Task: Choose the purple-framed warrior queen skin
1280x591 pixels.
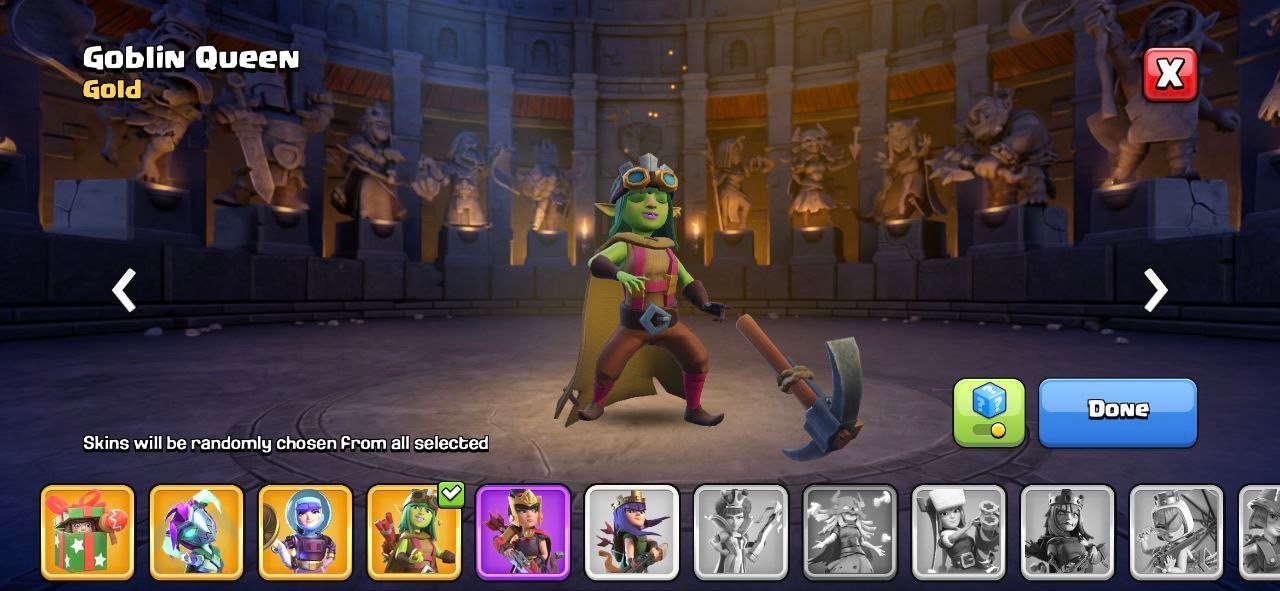Action: click(x=523, y=532)
